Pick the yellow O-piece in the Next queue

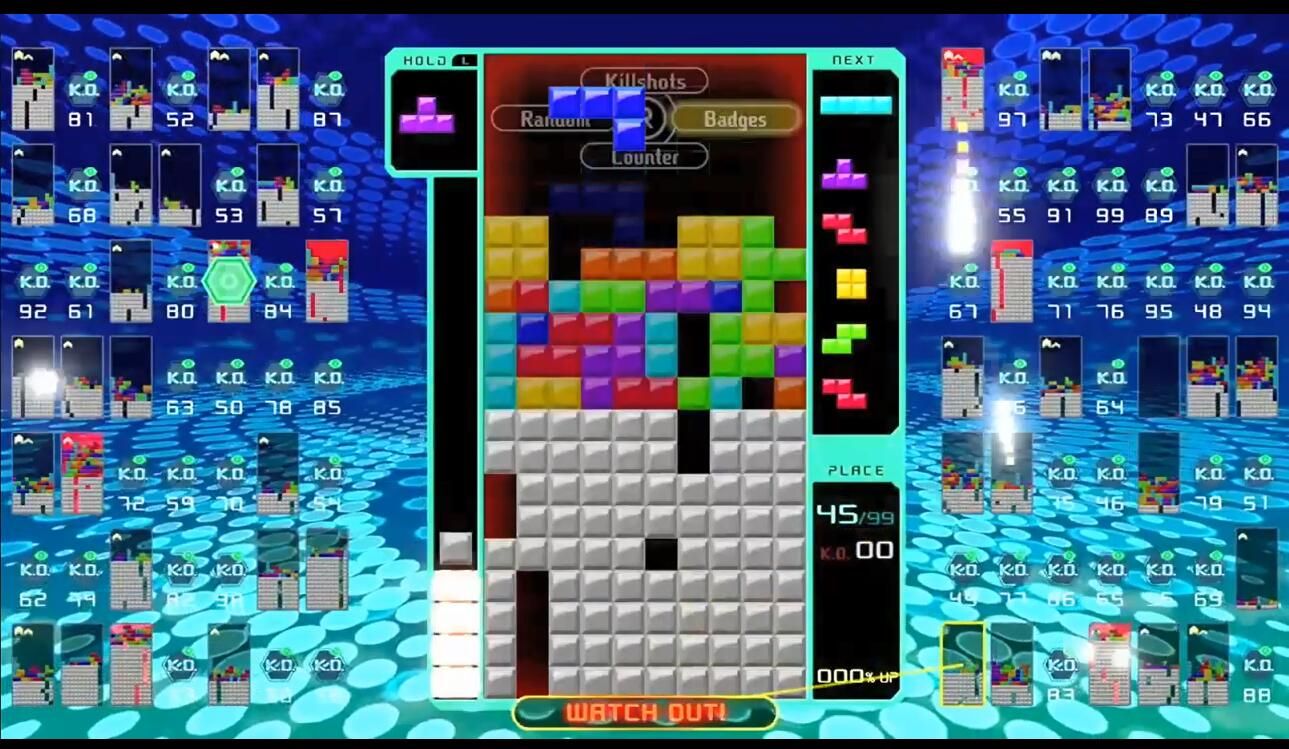(x=851, y=283)
